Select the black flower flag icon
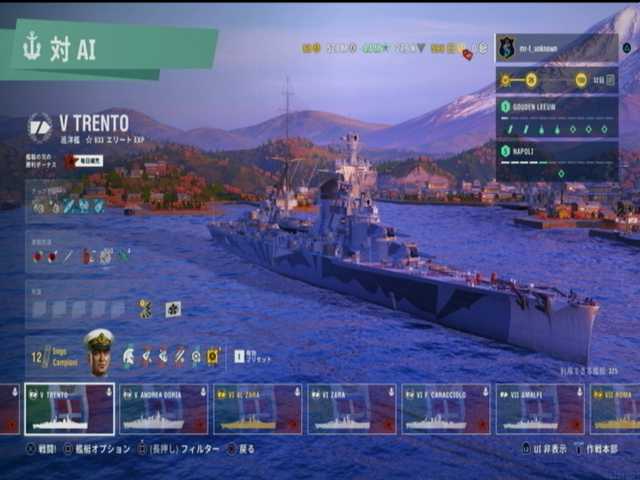Viewport: 640px width, 480px height. [x=173, y=309]
